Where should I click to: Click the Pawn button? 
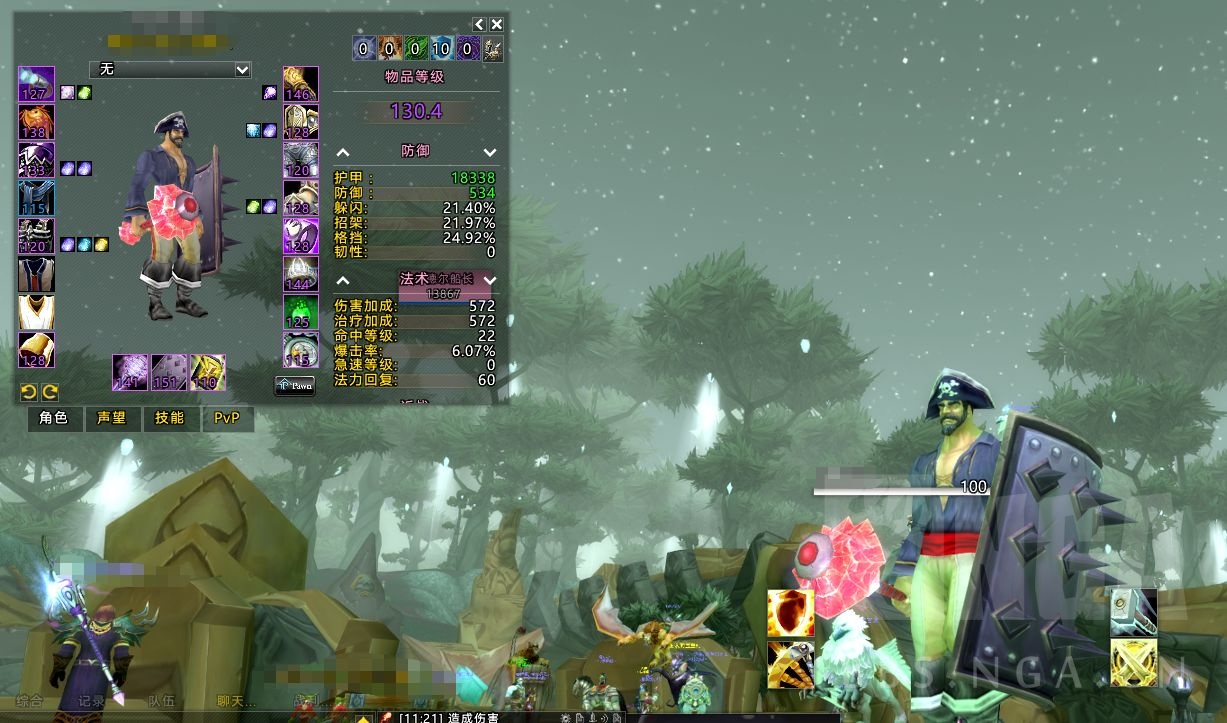[294, 385]
